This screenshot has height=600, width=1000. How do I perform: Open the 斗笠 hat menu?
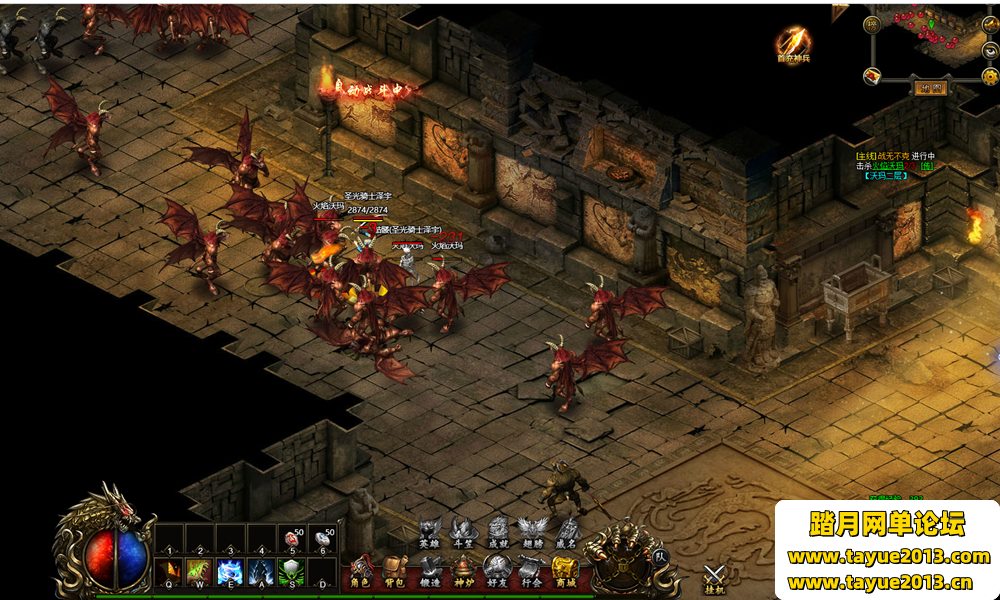(462, 532)
